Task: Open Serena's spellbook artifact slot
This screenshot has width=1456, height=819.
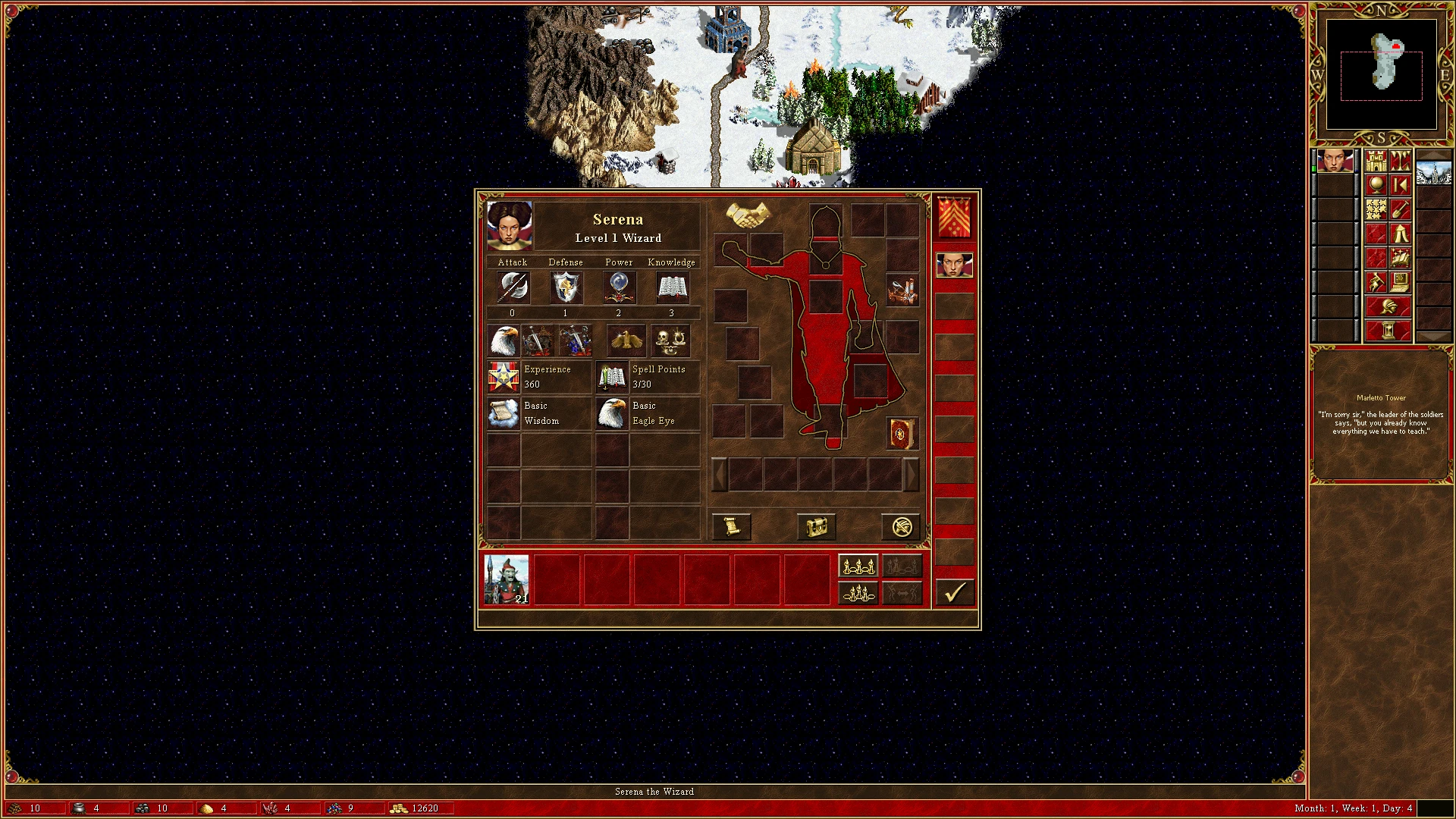Action: (x=902, y=434)
